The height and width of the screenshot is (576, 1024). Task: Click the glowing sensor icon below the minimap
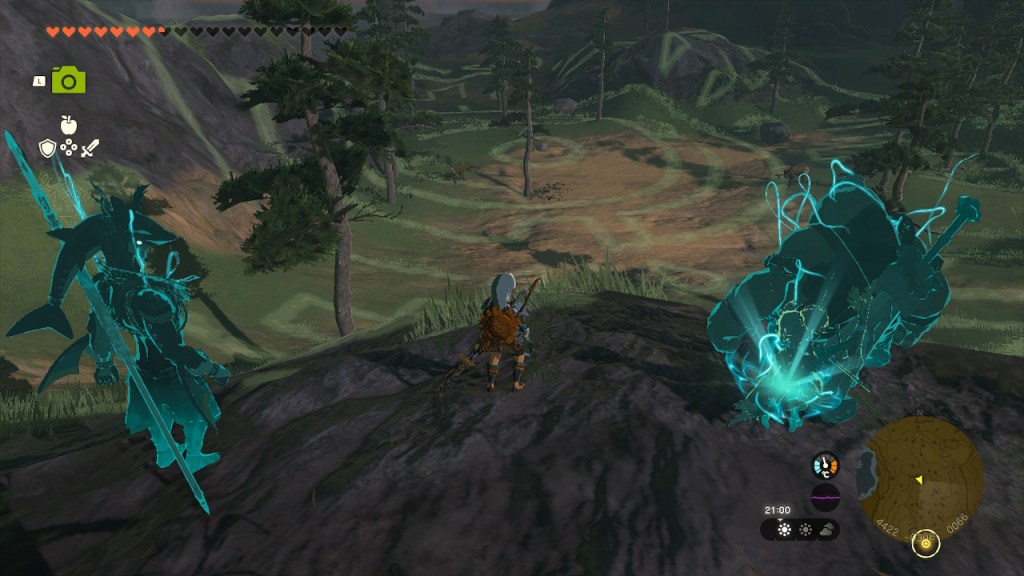(x=927, y=543)
